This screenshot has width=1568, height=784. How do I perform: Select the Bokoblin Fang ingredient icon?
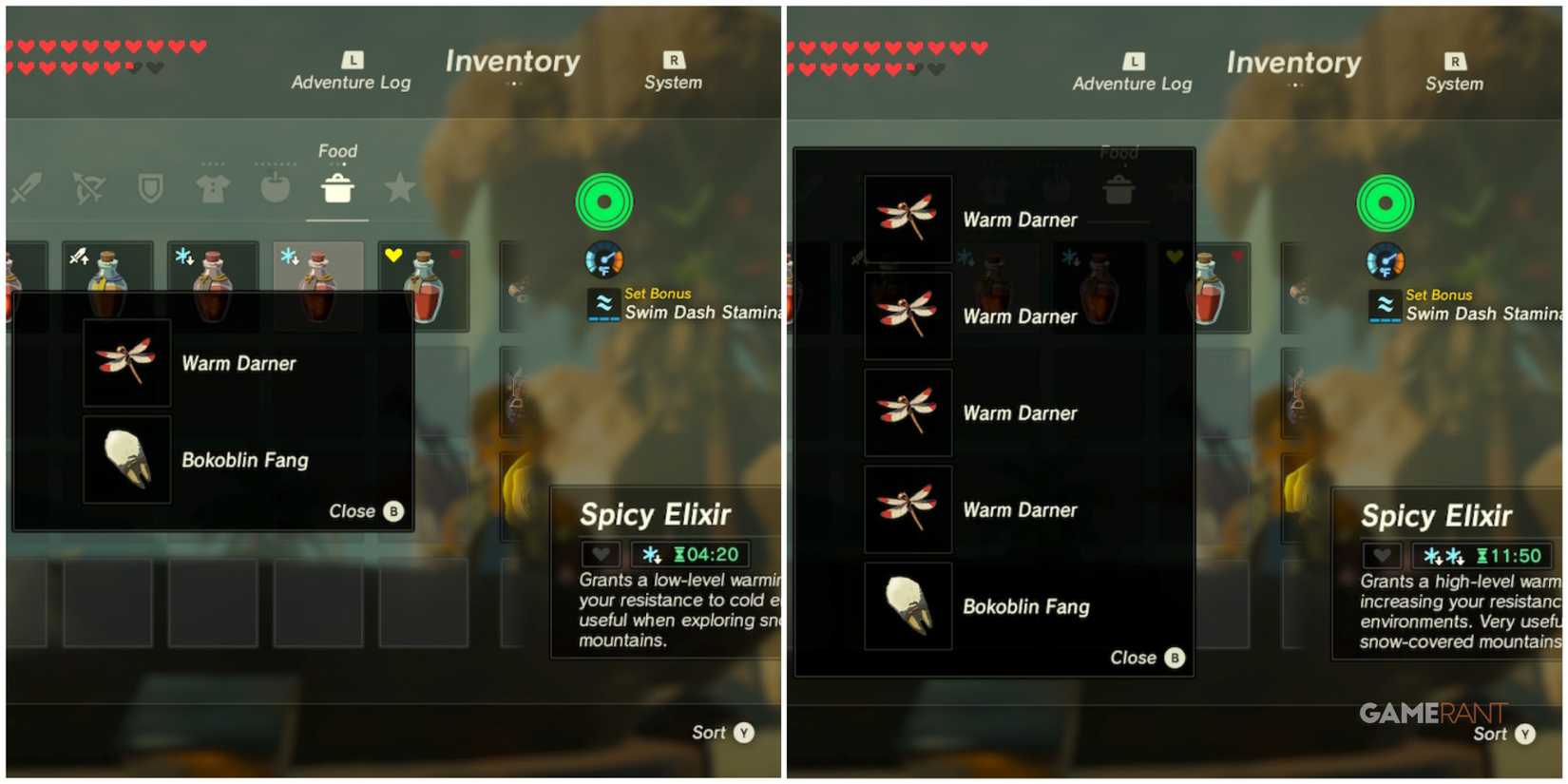click(127, 460)
